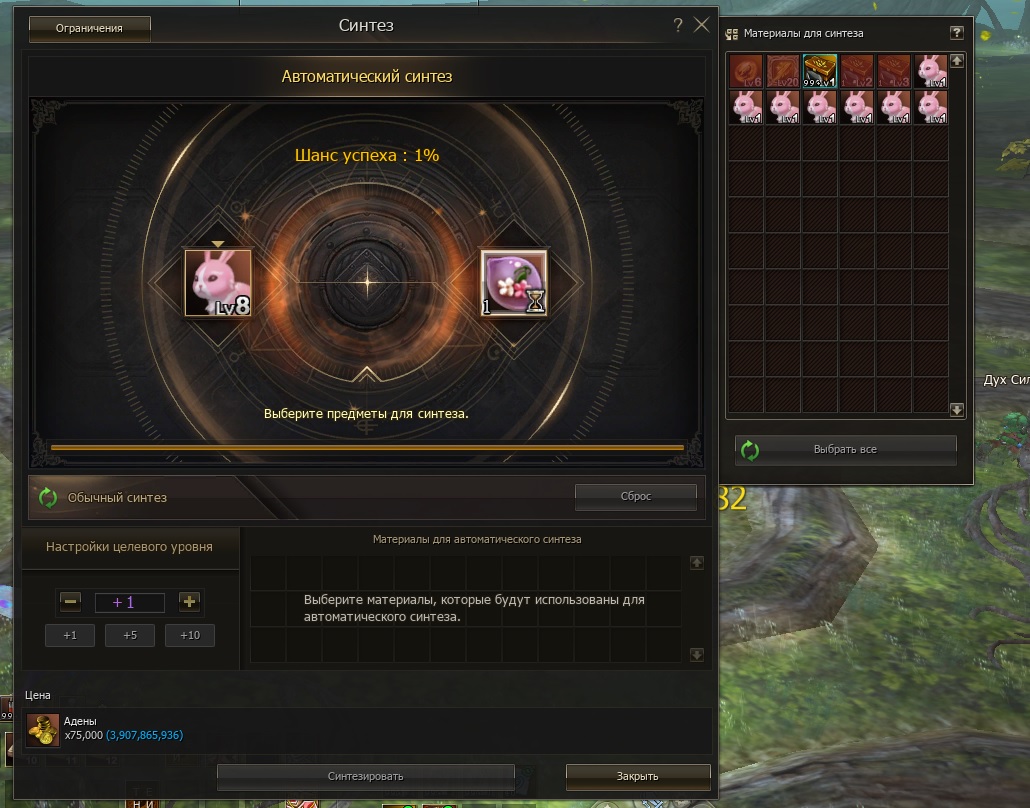Click Выбрать все to select all materials
The width and height of the screenshot is (1030, 808).
pos(846,450)
